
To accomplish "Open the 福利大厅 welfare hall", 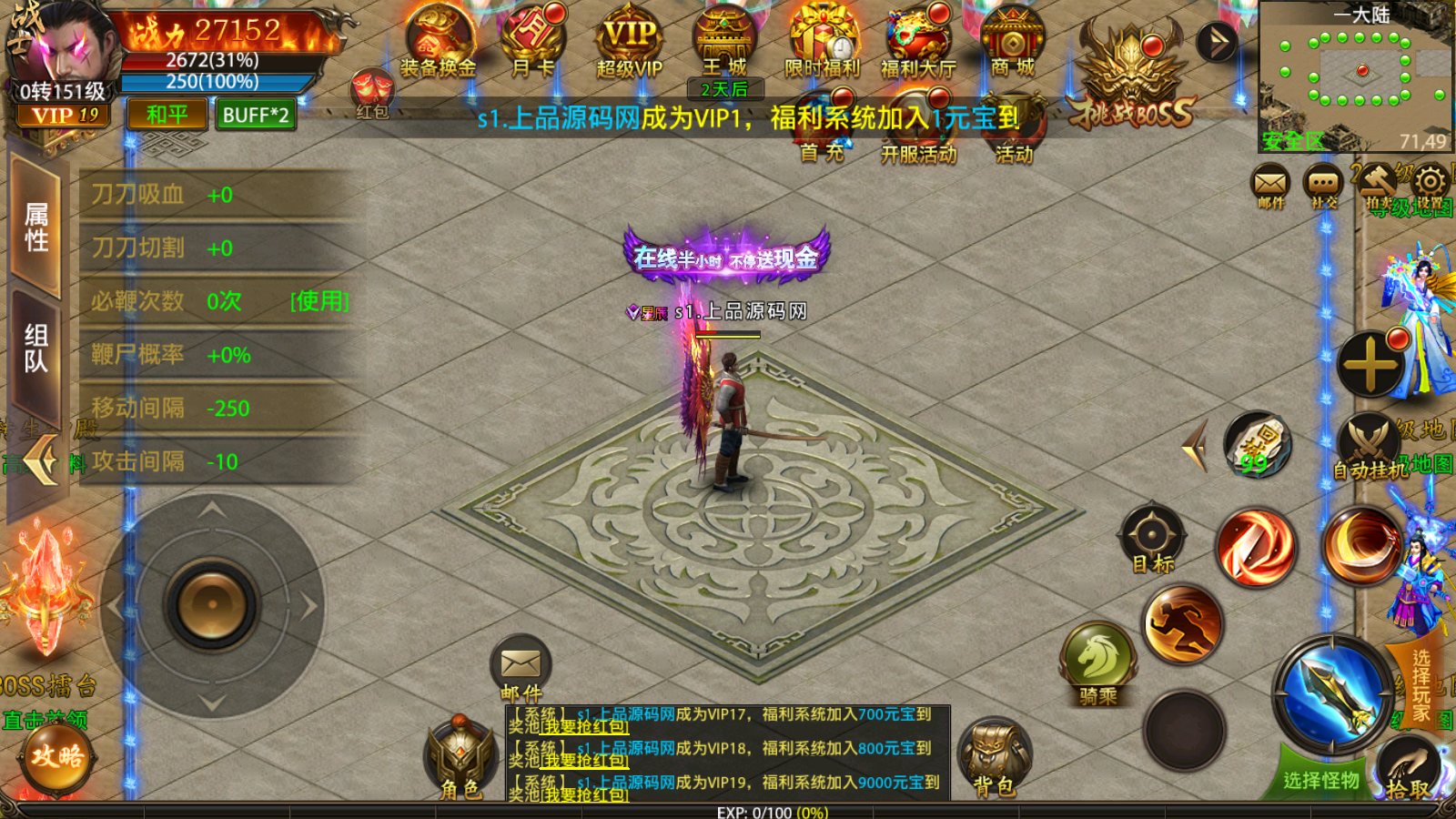I will coord(917,41).
